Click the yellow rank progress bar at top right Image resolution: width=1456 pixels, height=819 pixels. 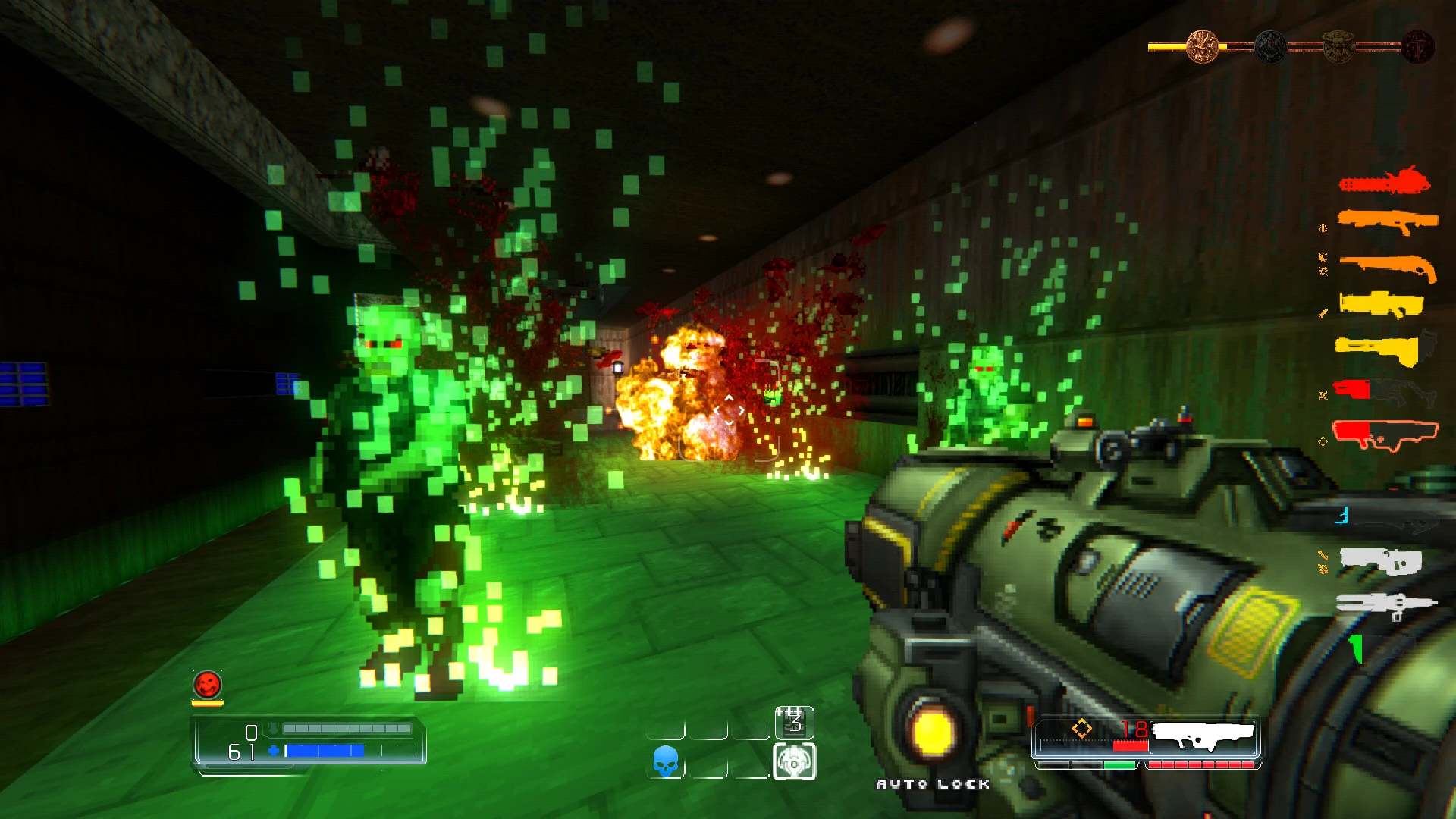pos(1168,45)
